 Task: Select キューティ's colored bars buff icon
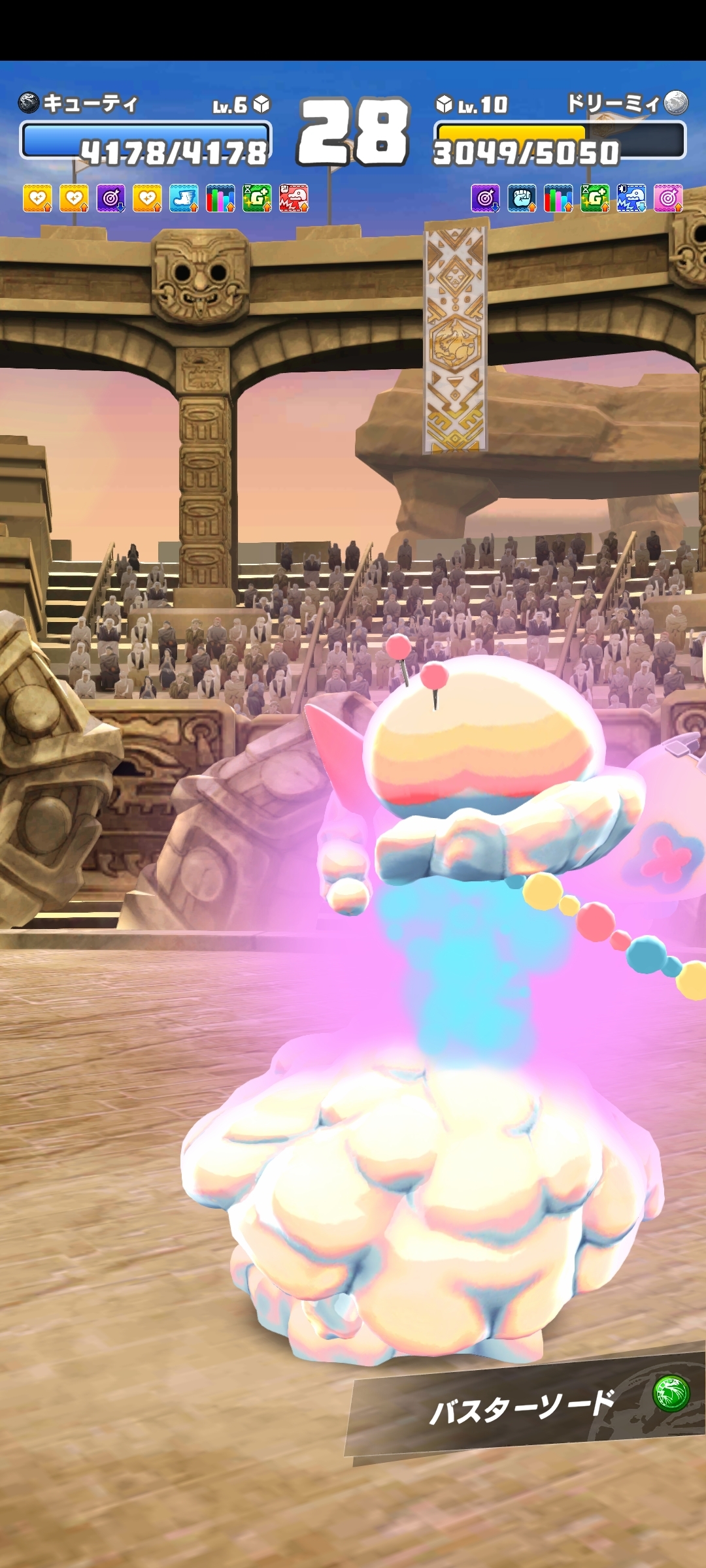220,198
